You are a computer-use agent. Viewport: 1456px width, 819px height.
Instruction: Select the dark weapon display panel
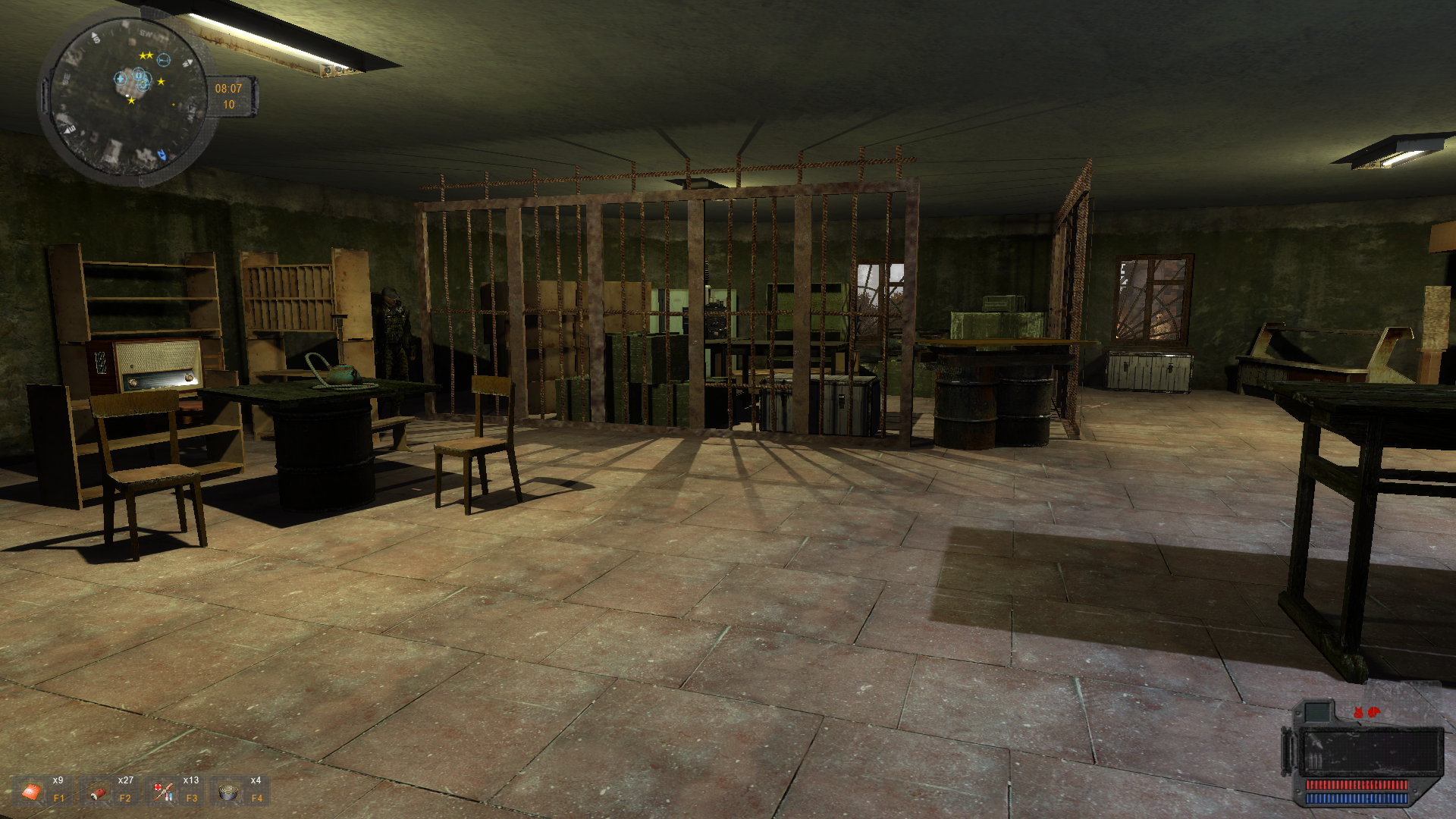(1371, 752)
